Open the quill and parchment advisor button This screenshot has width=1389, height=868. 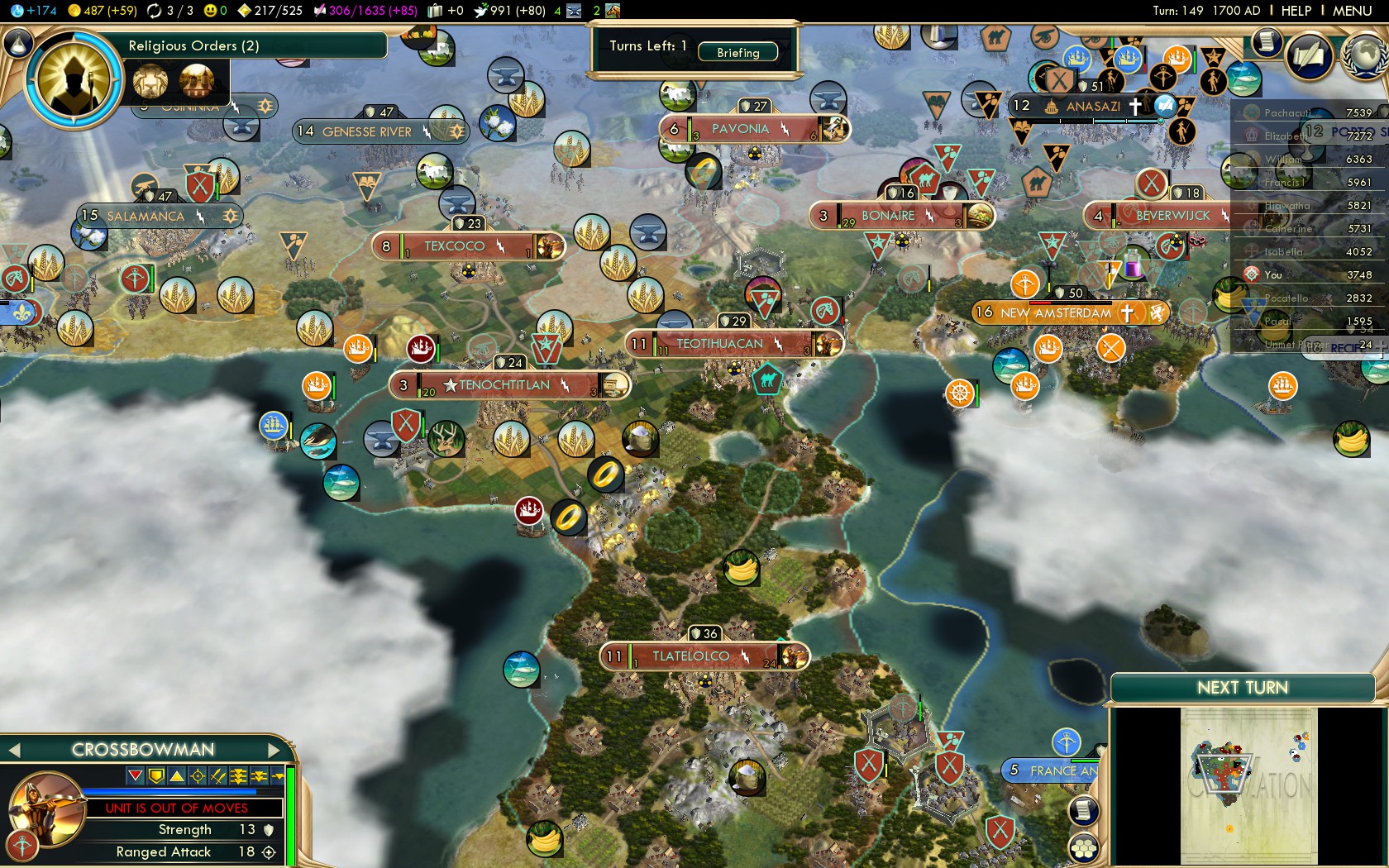(x=1309, y=56)
